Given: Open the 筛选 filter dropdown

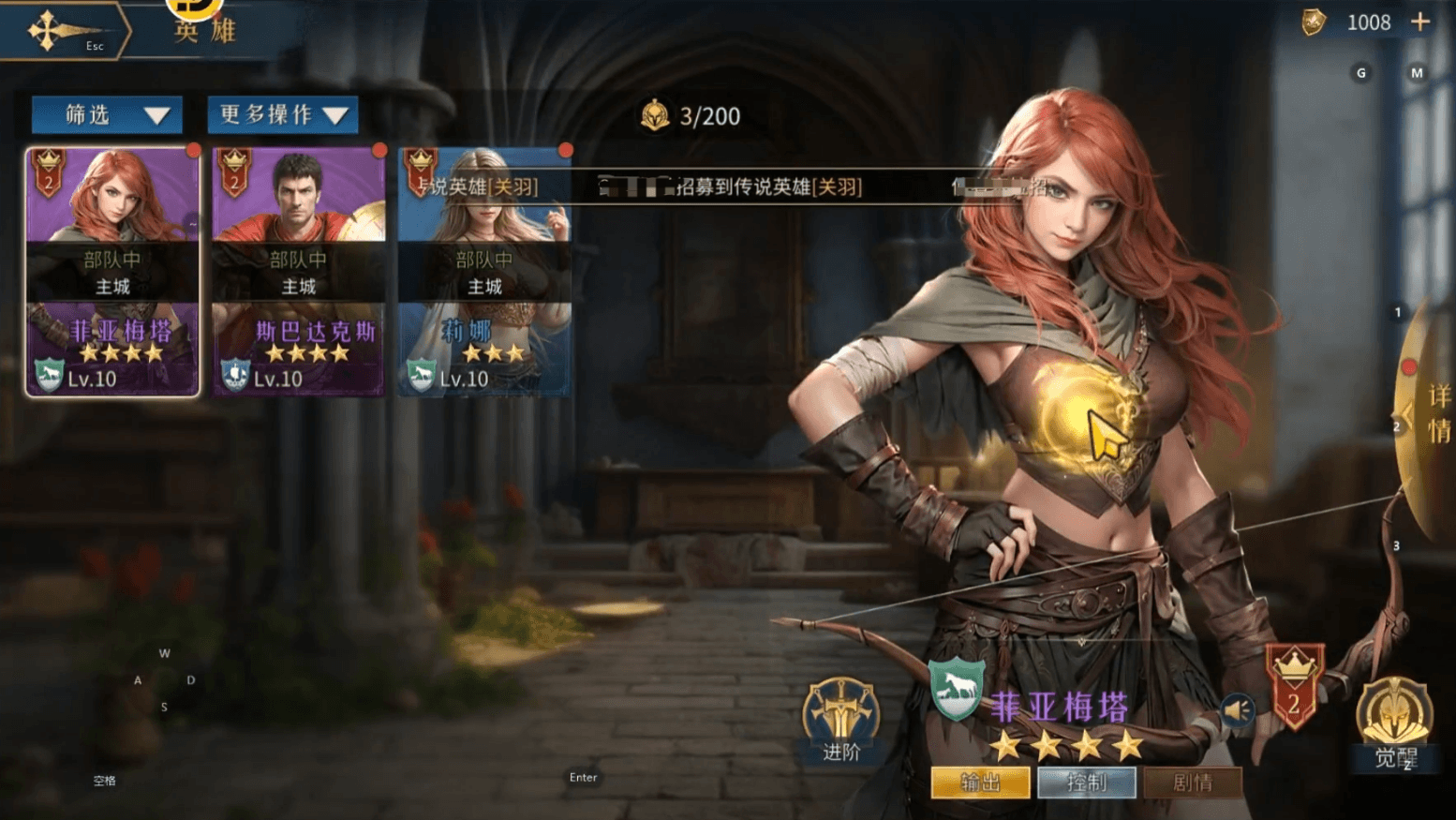Looking at the screenshot, I should [107, 115].
